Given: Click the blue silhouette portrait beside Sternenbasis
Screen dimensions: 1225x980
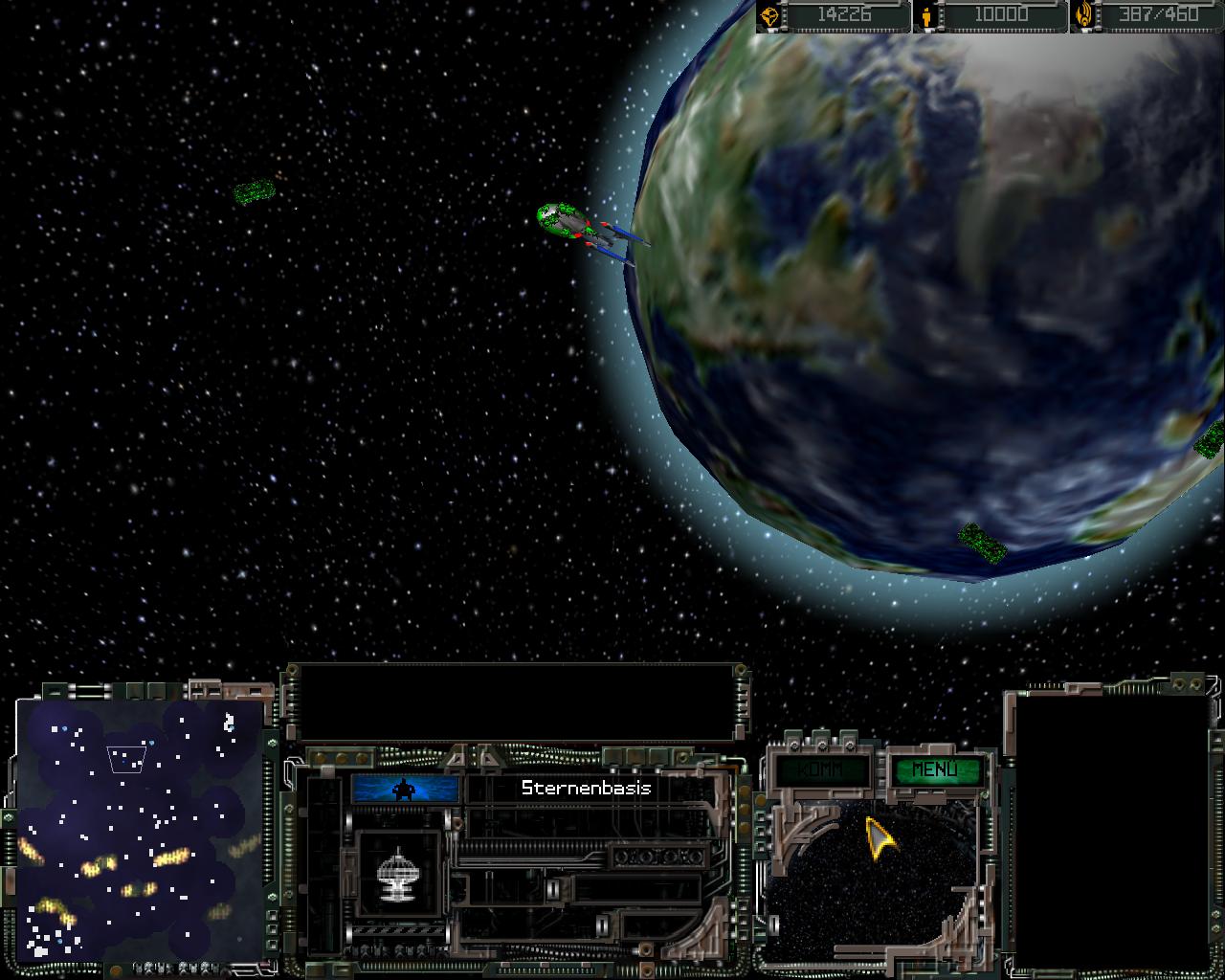Looking at the screenshot, I should [x=406, y=789].
